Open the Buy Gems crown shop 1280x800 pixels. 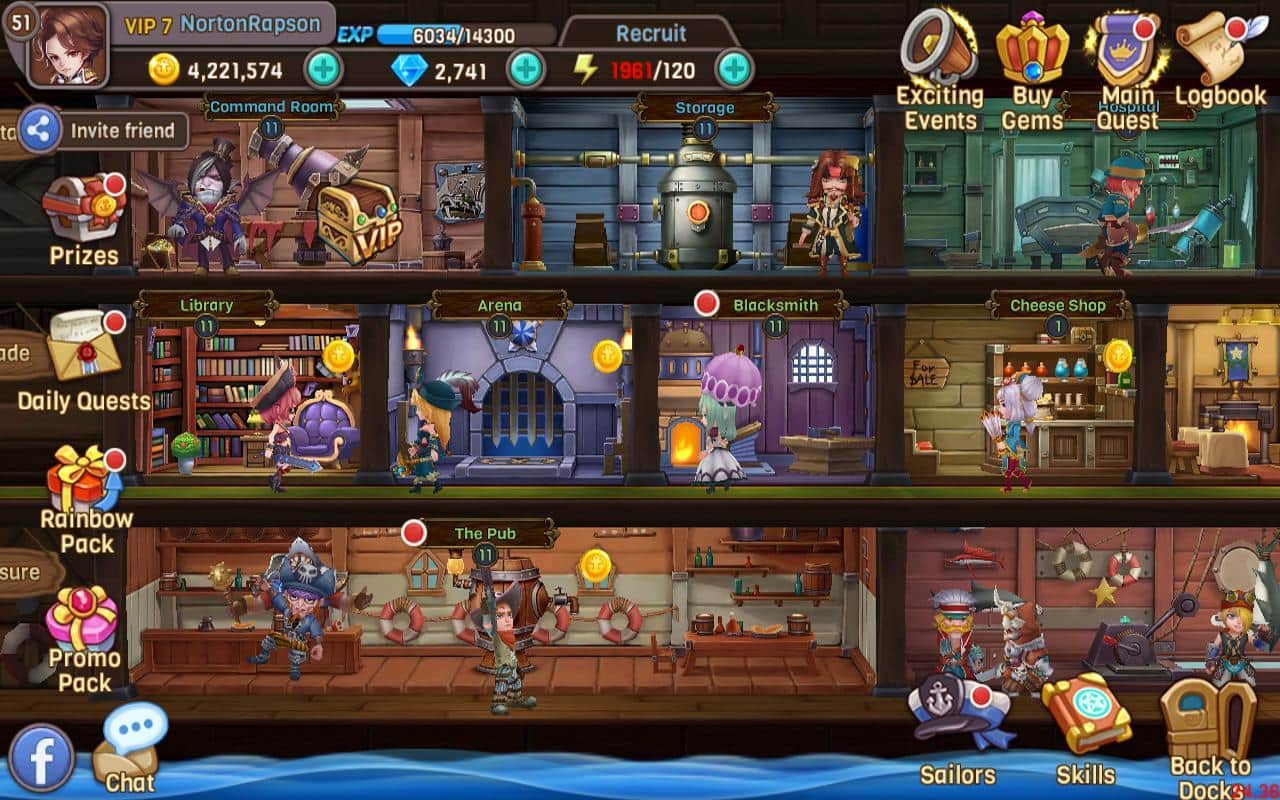(x=1032, y=50)
